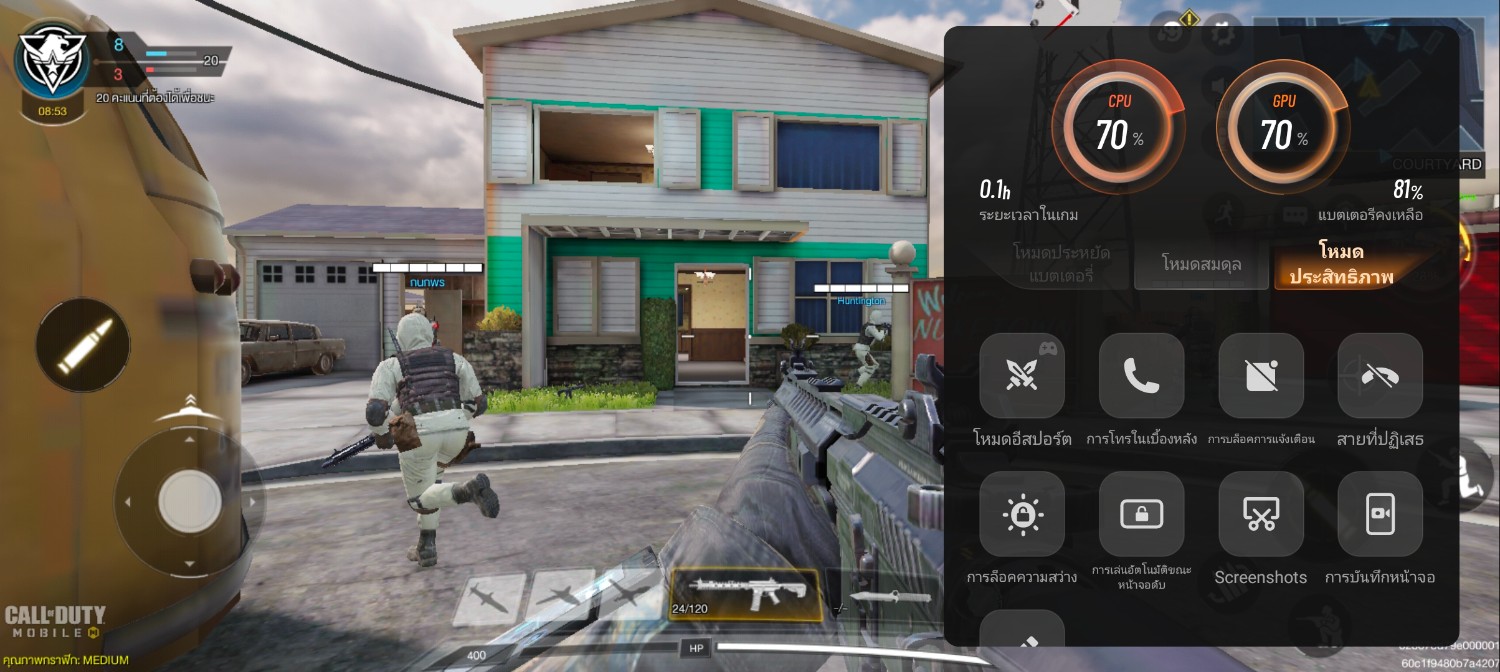Enable background calls phone icon
Image resolution: width=1500 pixels, height=672 pixels.
pos(1141,376)
